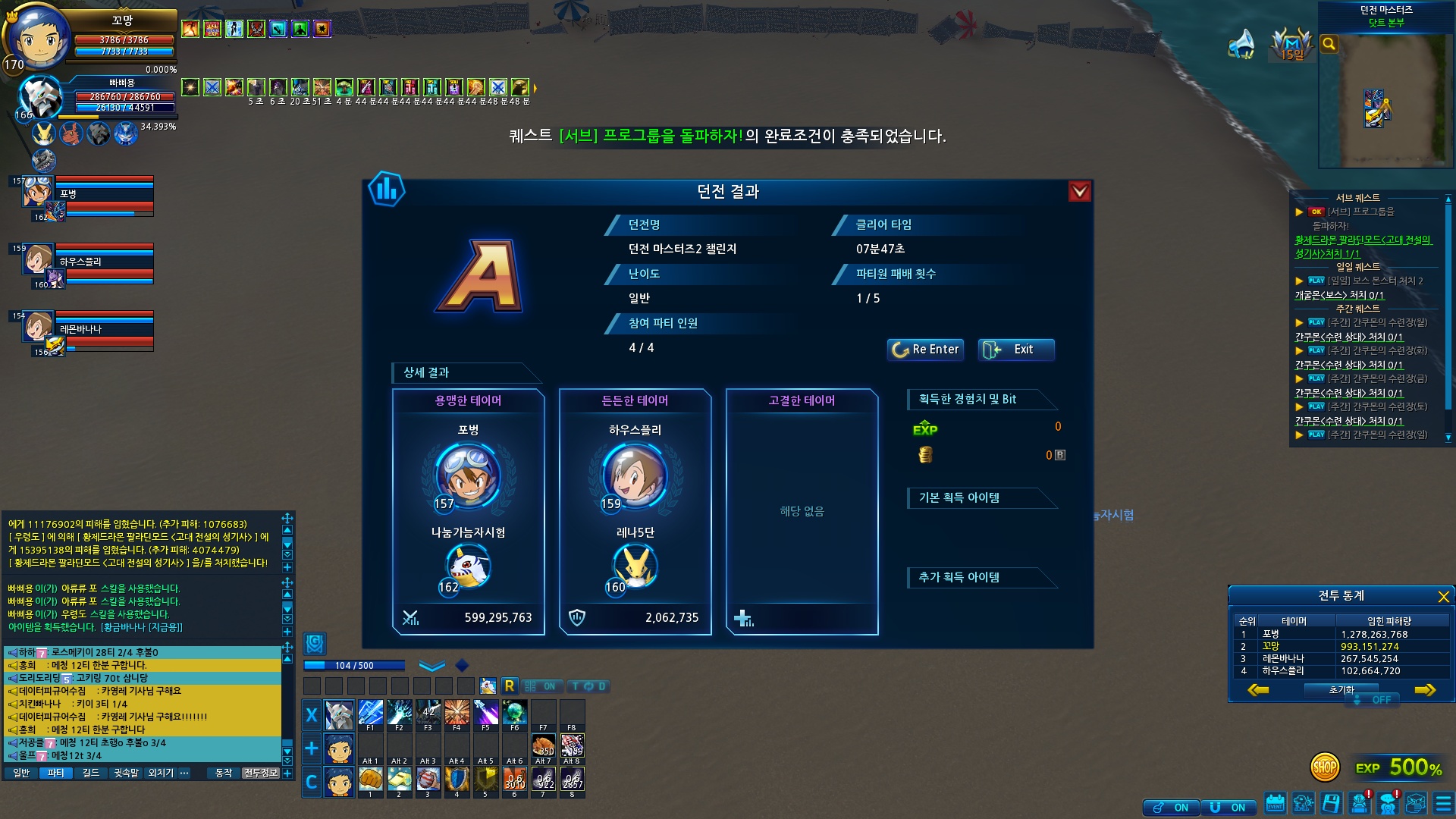Open the EVENT calendar icon
The height and width of the screenshot is (819, 1456).
[x=1276, y=804]
